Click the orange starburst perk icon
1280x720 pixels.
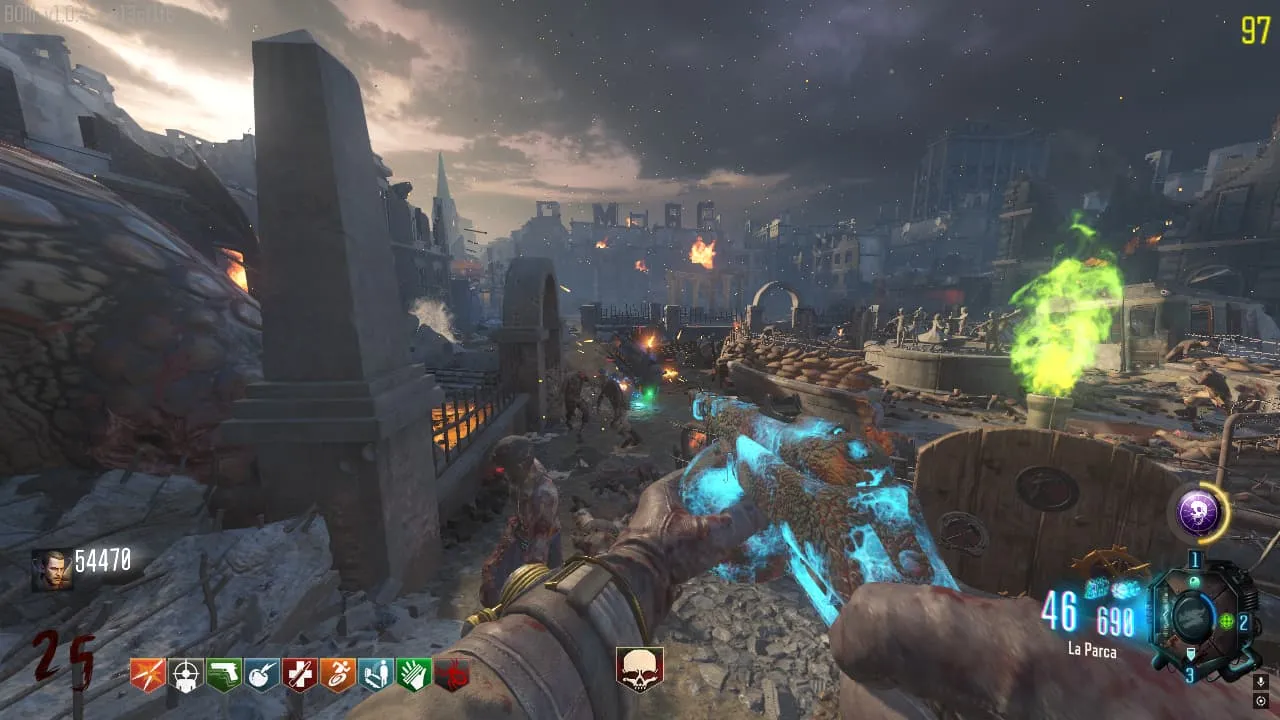147,675
